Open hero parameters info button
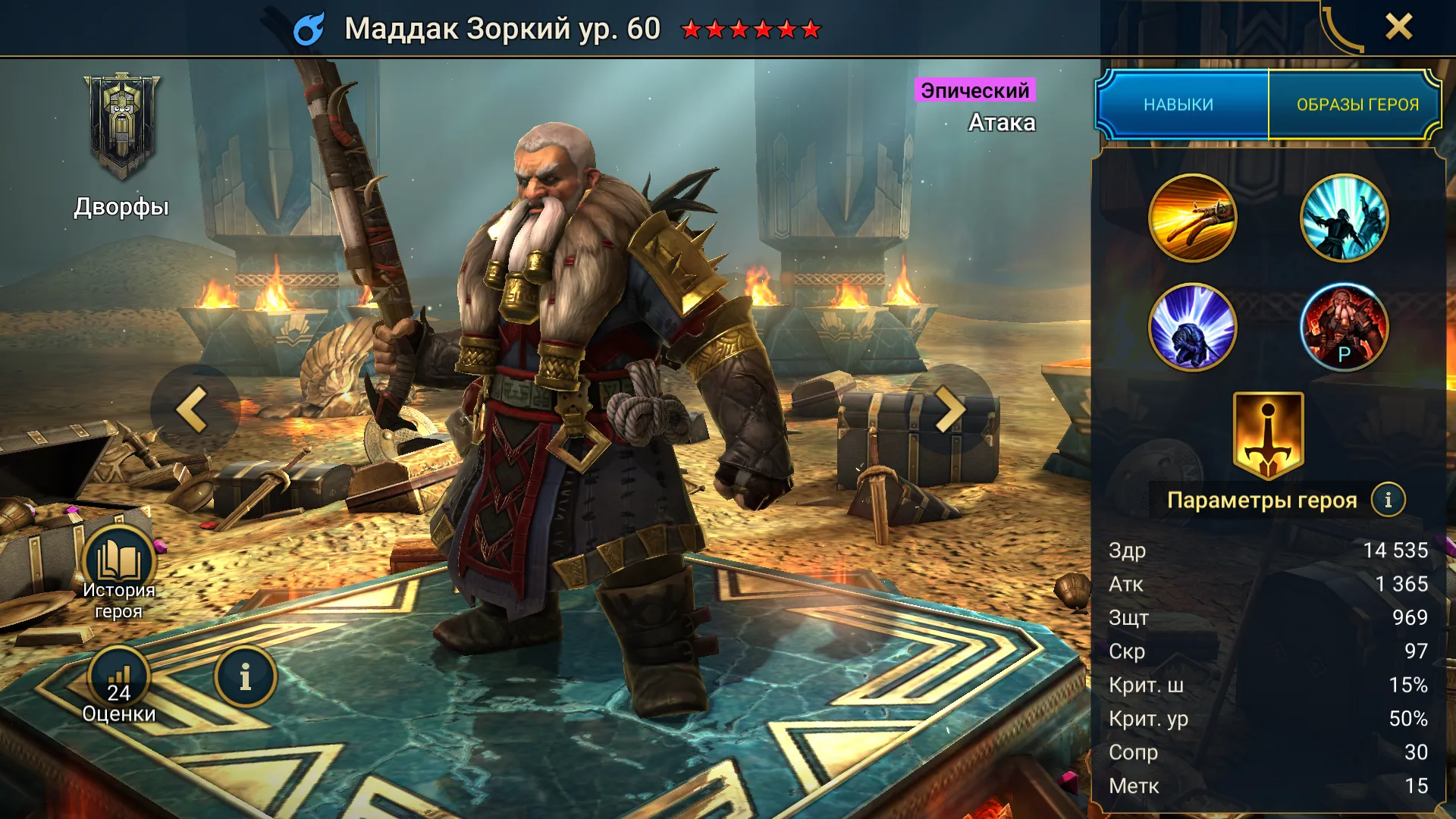Image resolution: width=1456 pixels, height=819 pixels. pyautogui.click(x=1388, y=500)
